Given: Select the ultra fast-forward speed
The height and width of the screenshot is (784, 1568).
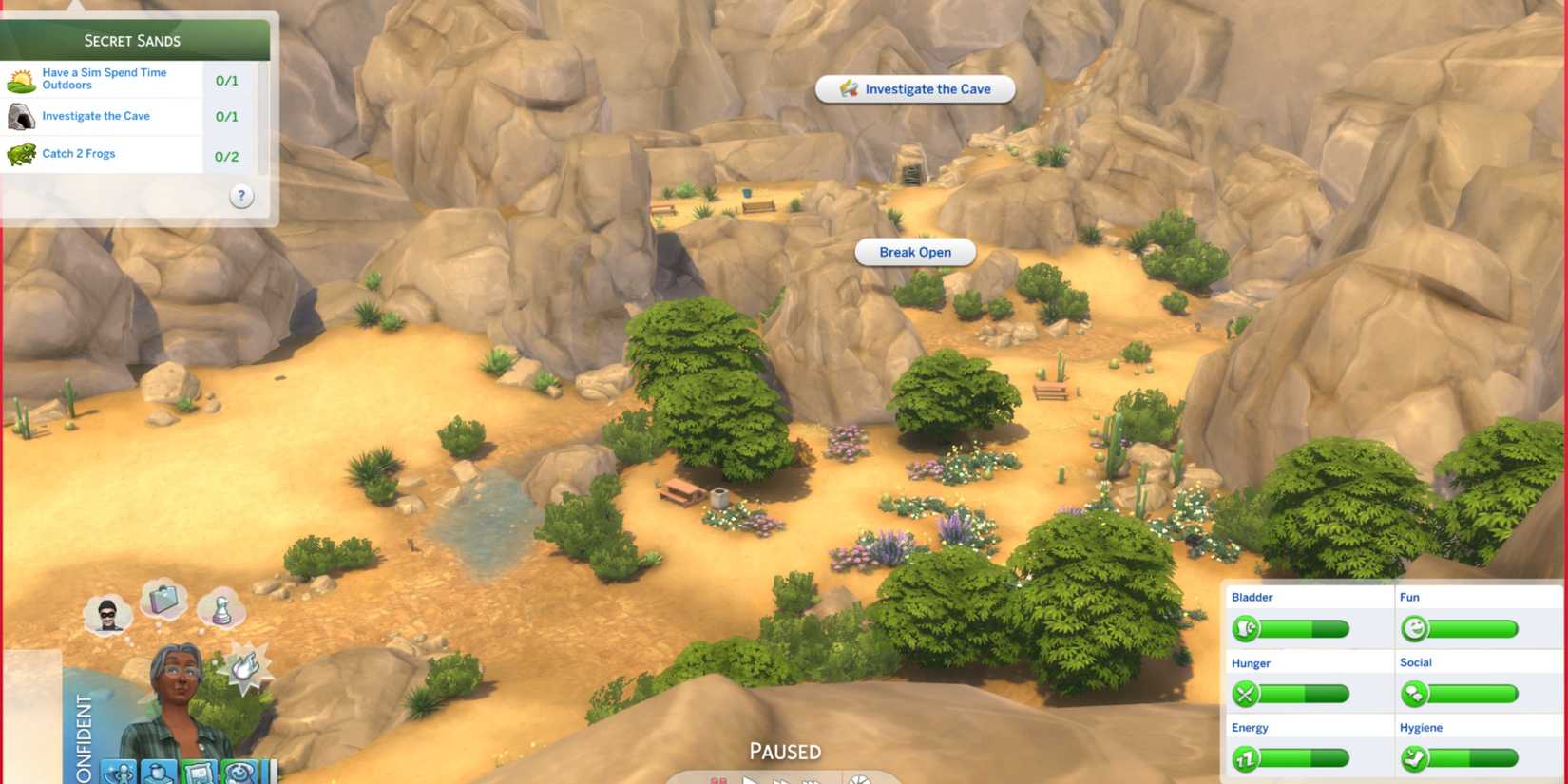Looking at the screenshot, I should click(x=811, y=779).
